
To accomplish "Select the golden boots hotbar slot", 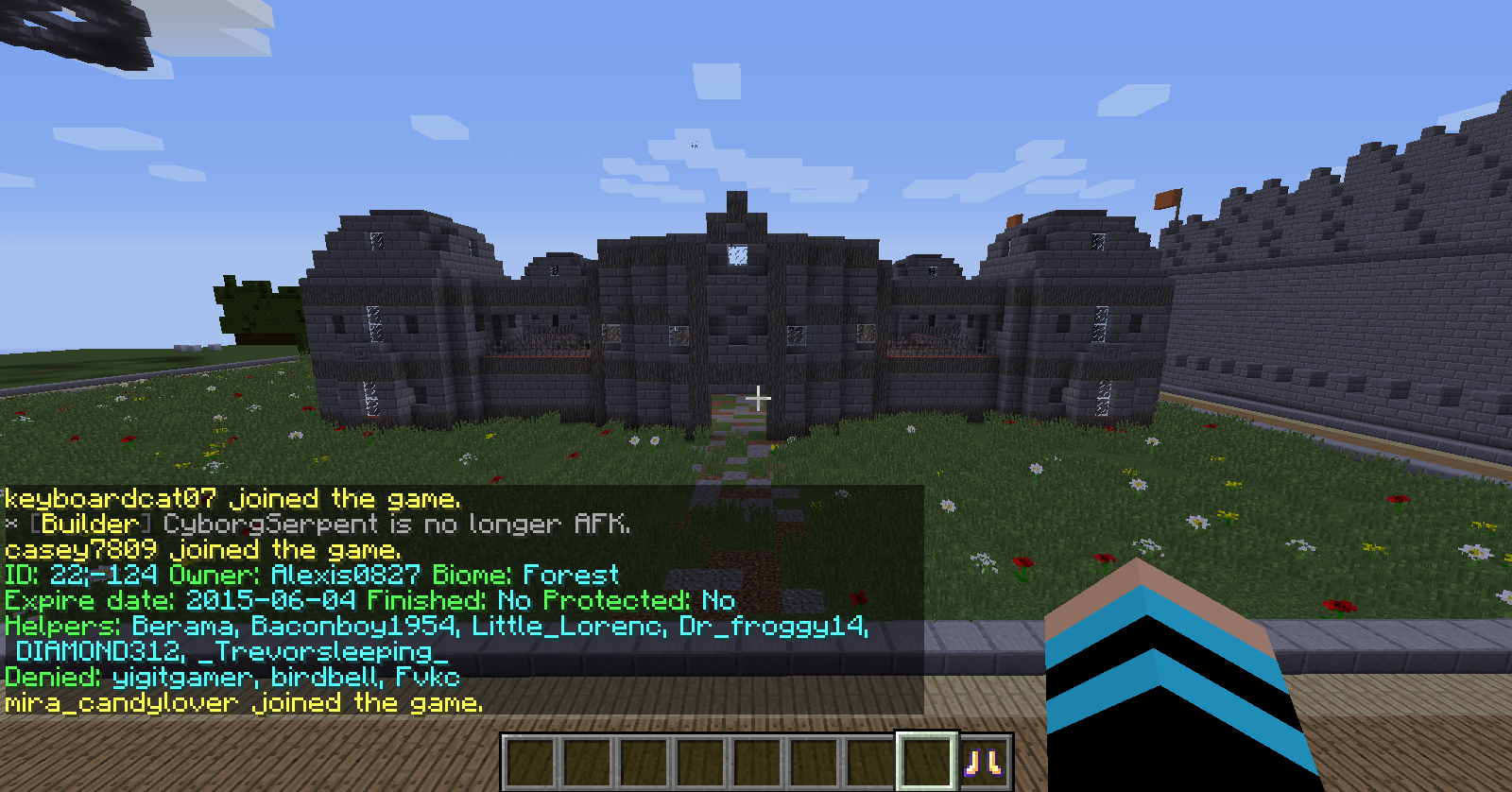I will (984, 762).
